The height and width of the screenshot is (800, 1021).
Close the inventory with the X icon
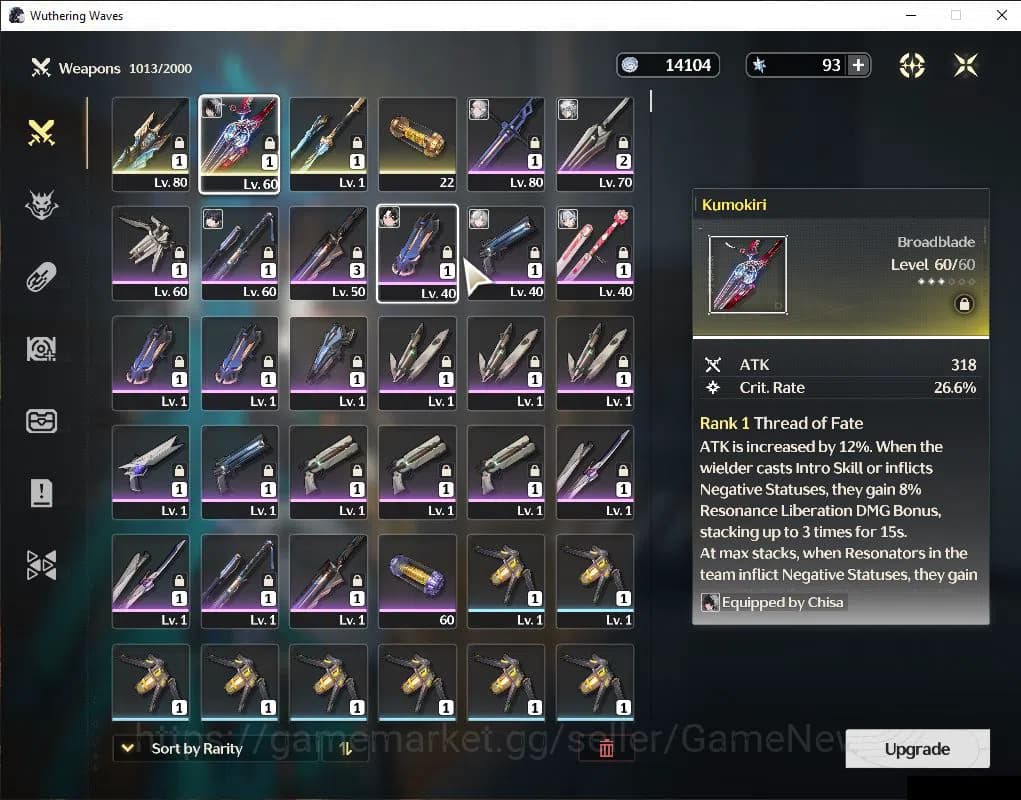(966, 65)
